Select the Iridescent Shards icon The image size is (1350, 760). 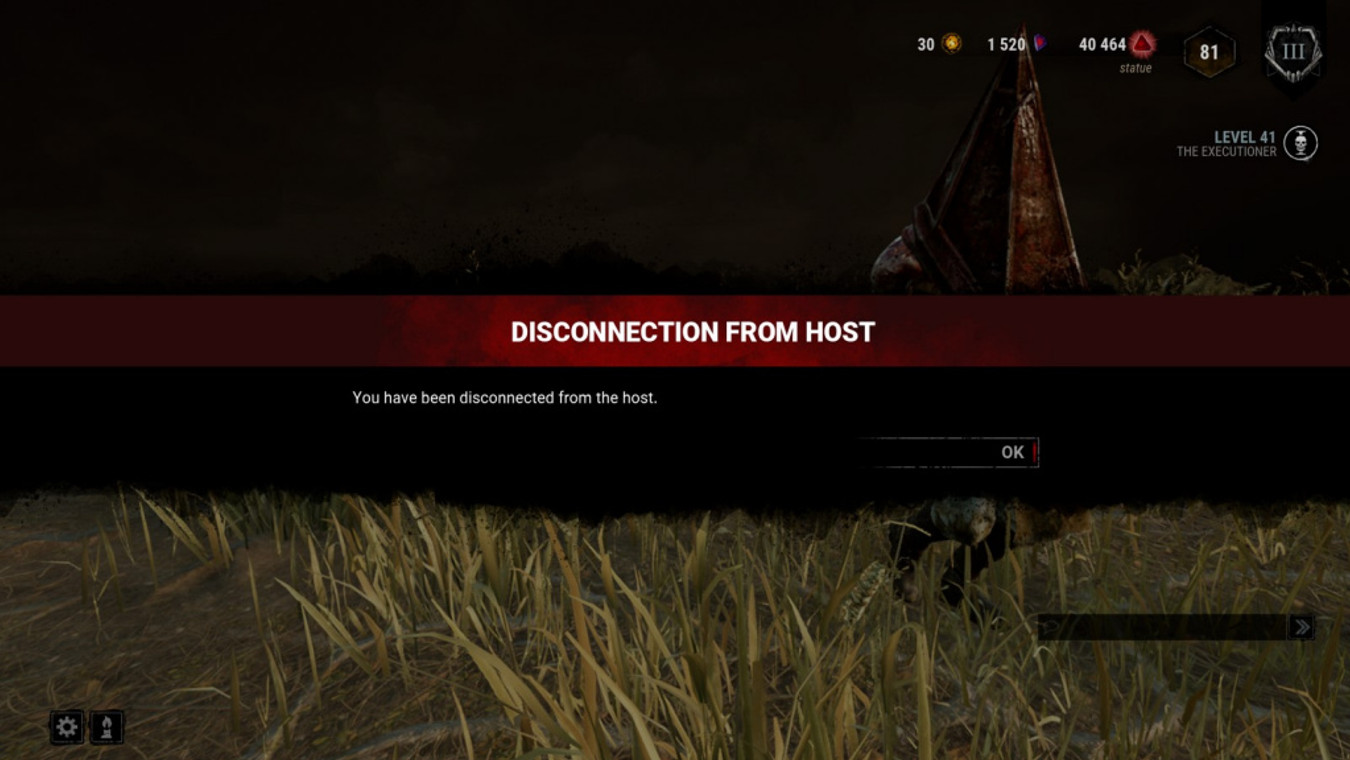[x=1040, y=42]
